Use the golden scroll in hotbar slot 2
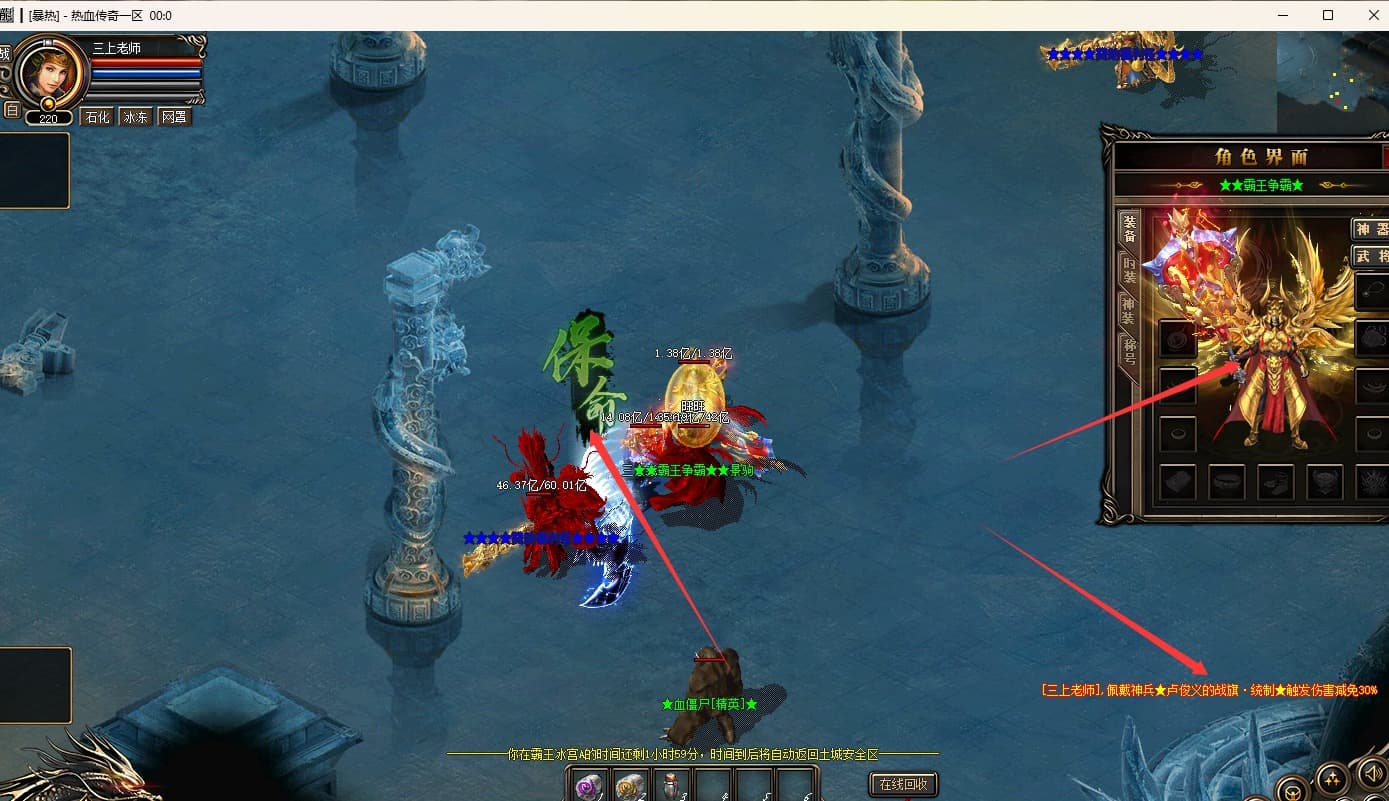Image resolution: width=1389 pixels, height=801 pixels. click(631, 786)
